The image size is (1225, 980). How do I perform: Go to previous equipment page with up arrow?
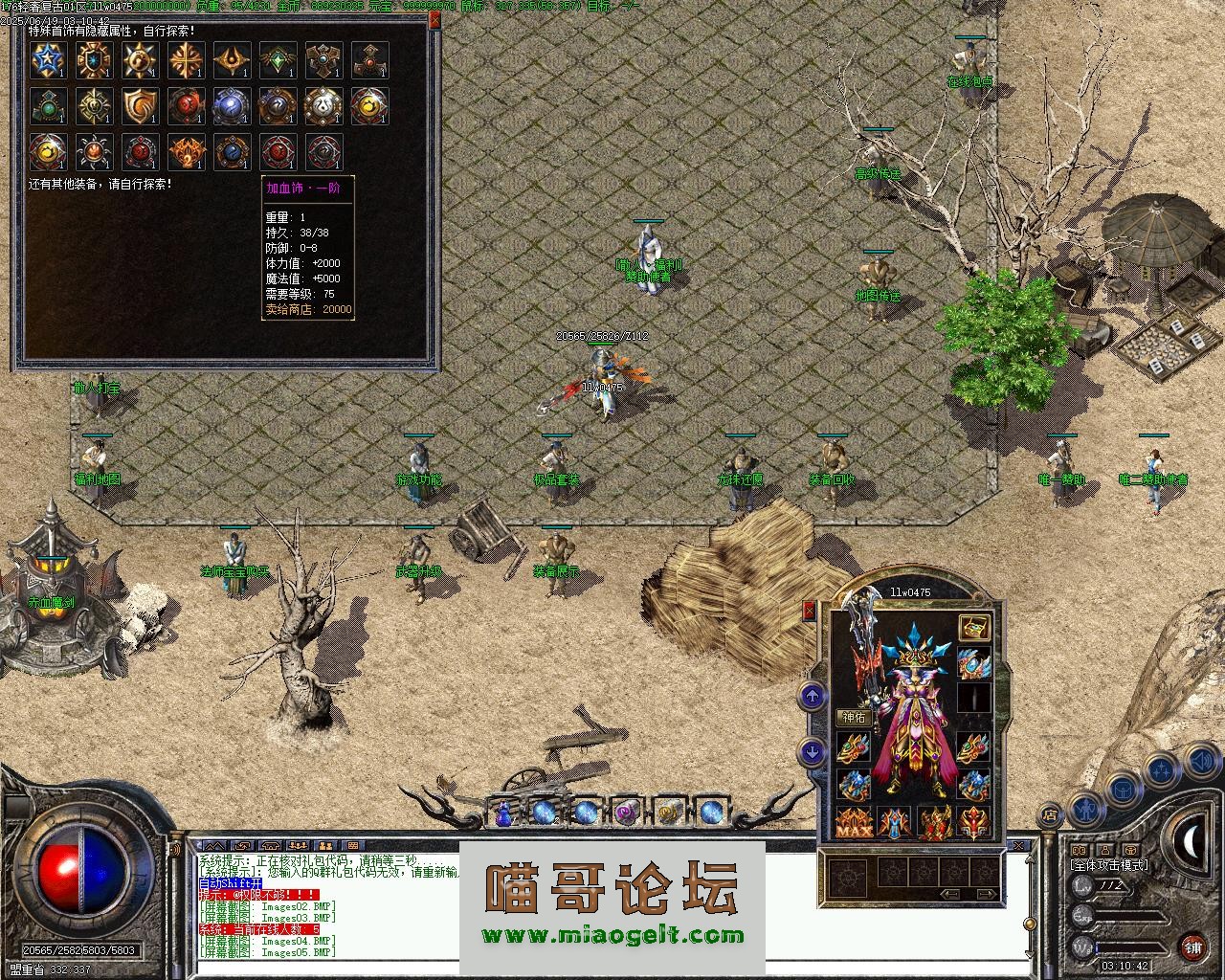coord(813,697)
